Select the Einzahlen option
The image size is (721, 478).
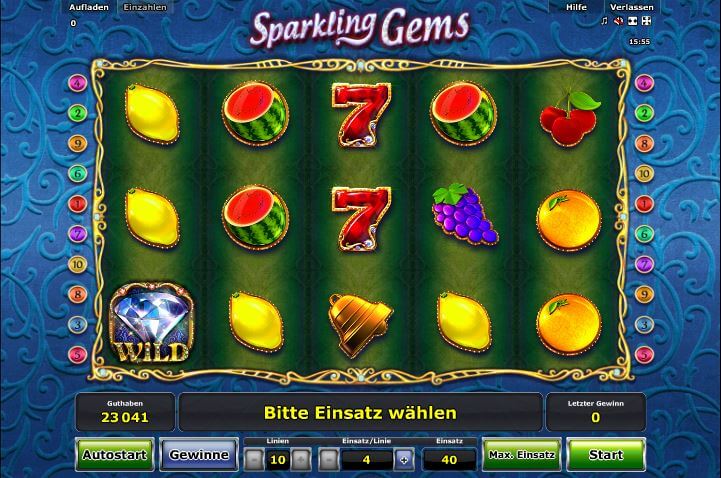click(x=144, y=7)
